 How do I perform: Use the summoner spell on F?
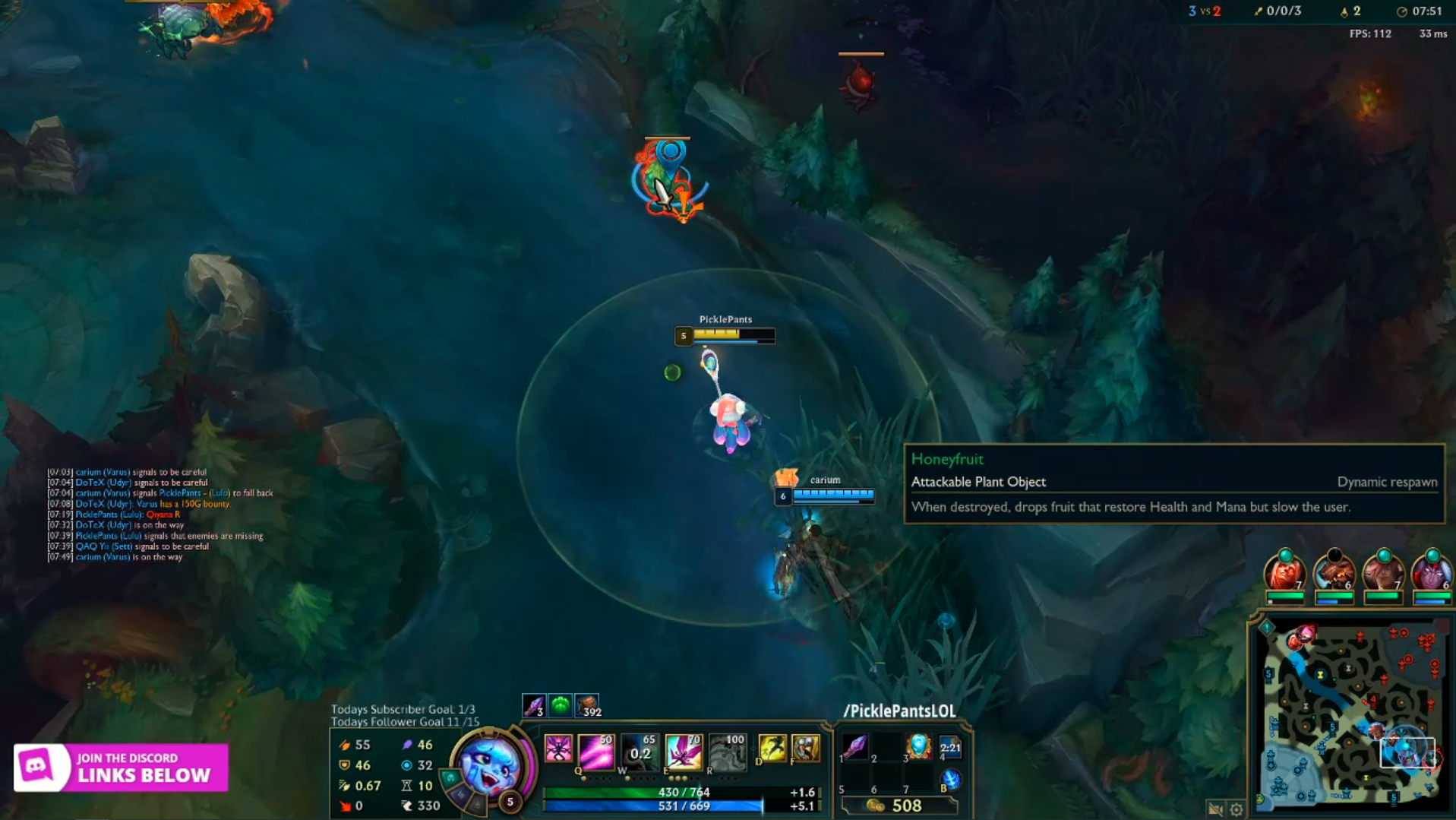point(806,749)
